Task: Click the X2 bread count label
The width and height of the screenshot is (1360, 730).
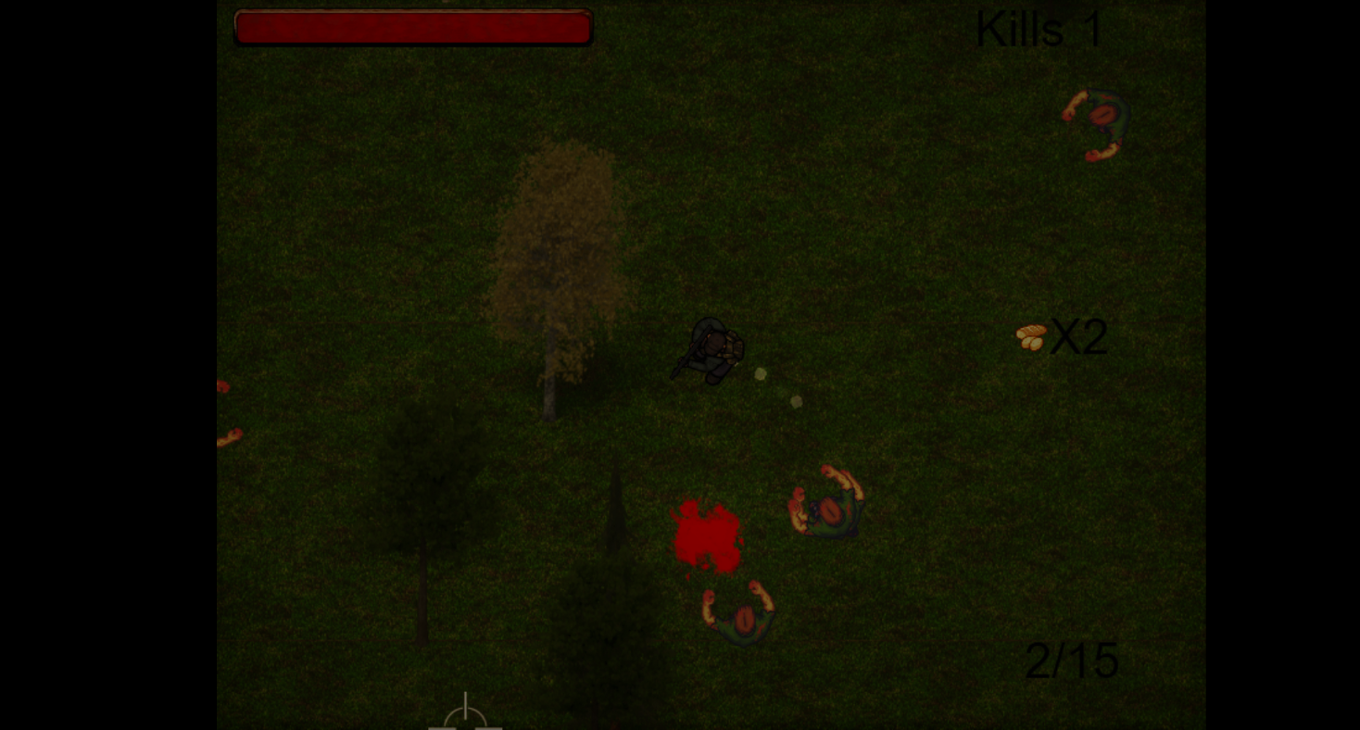Action: click(x=1080, y=337)
